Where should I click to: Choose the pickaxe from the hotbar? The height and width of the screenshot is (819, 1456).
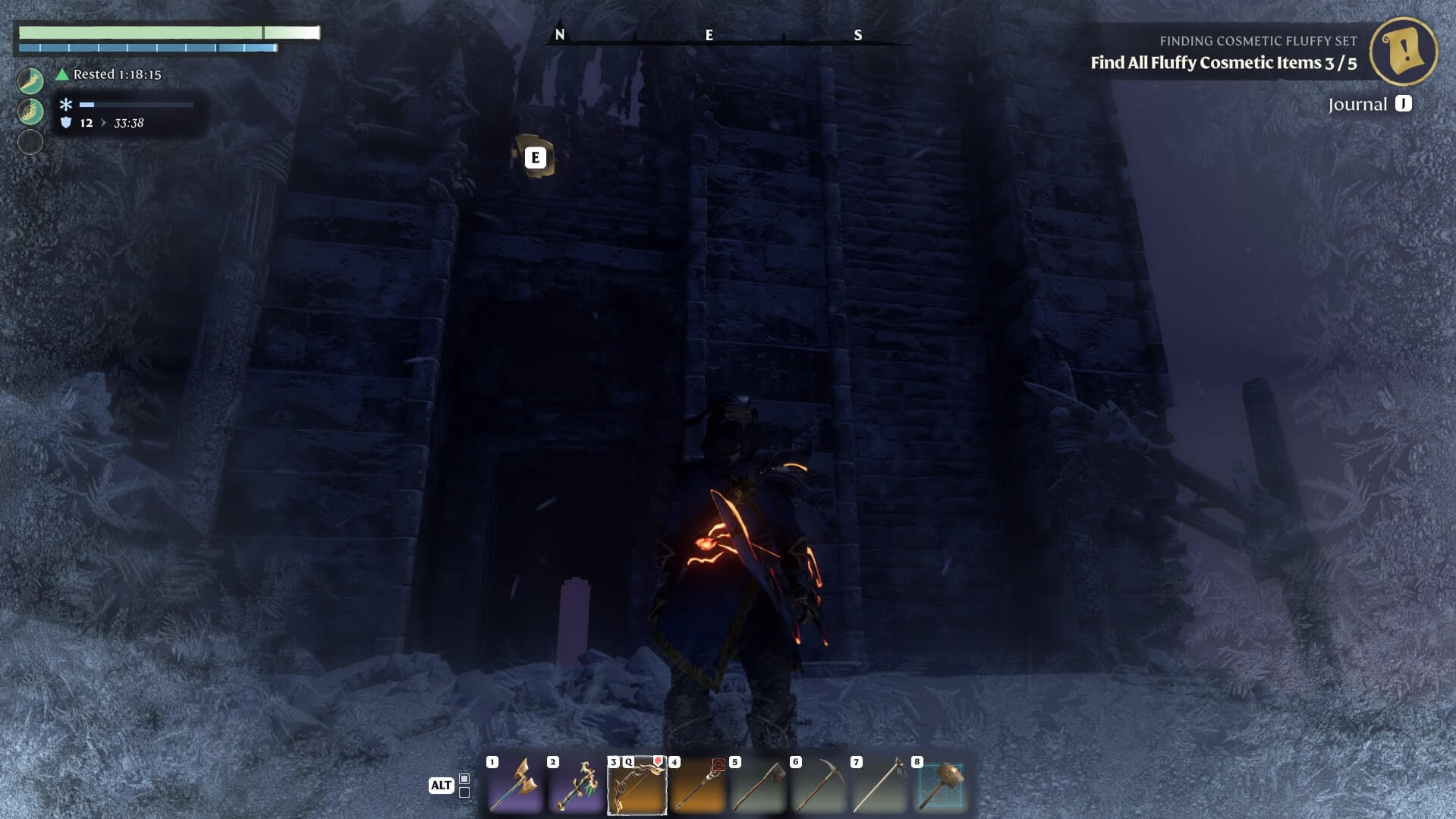pos(819,785)
